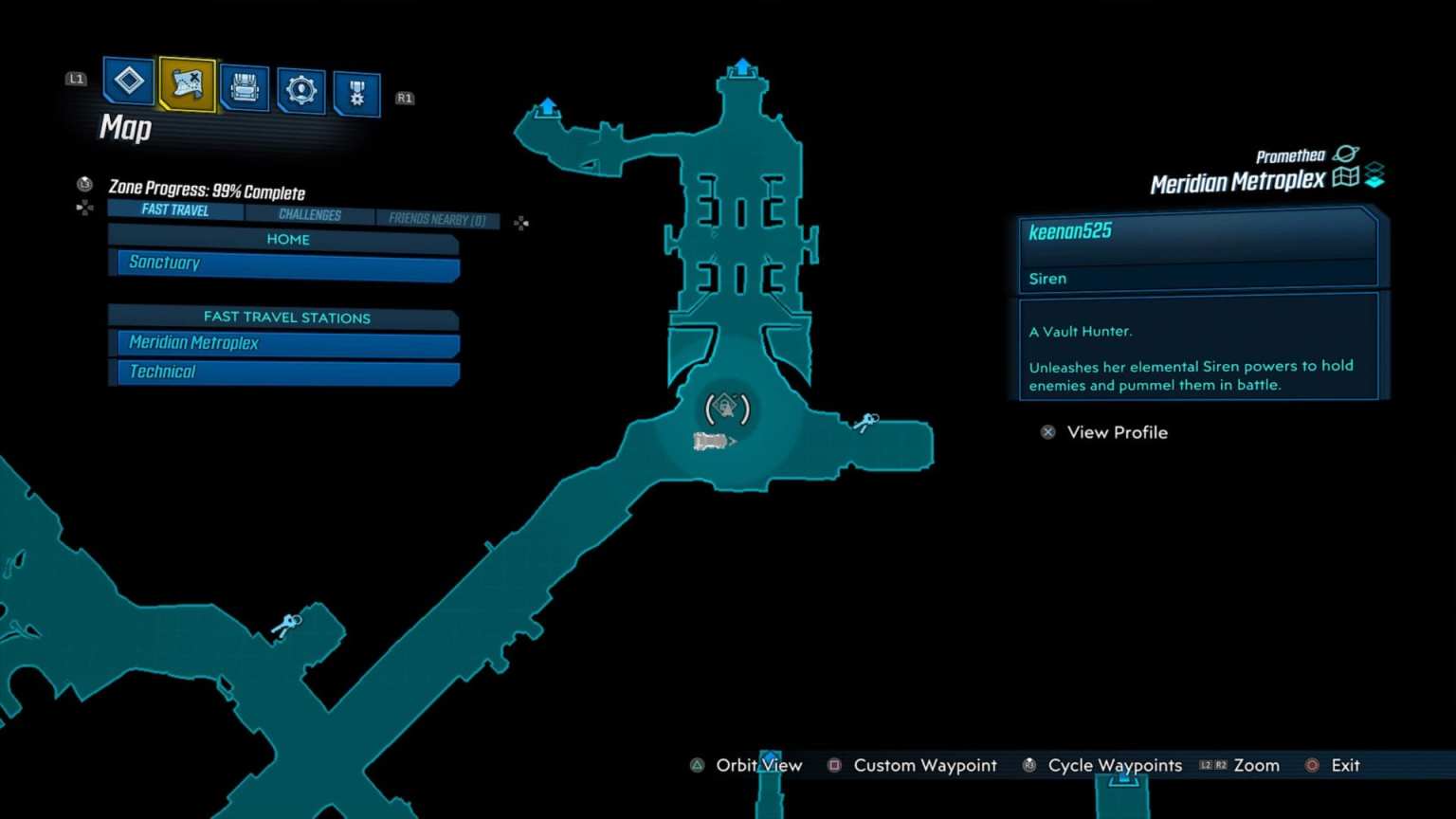The image size is (1456, 819).
Task: Fast travel to Sanctuary
Action: pyautogui.click(x=284, y=263)
